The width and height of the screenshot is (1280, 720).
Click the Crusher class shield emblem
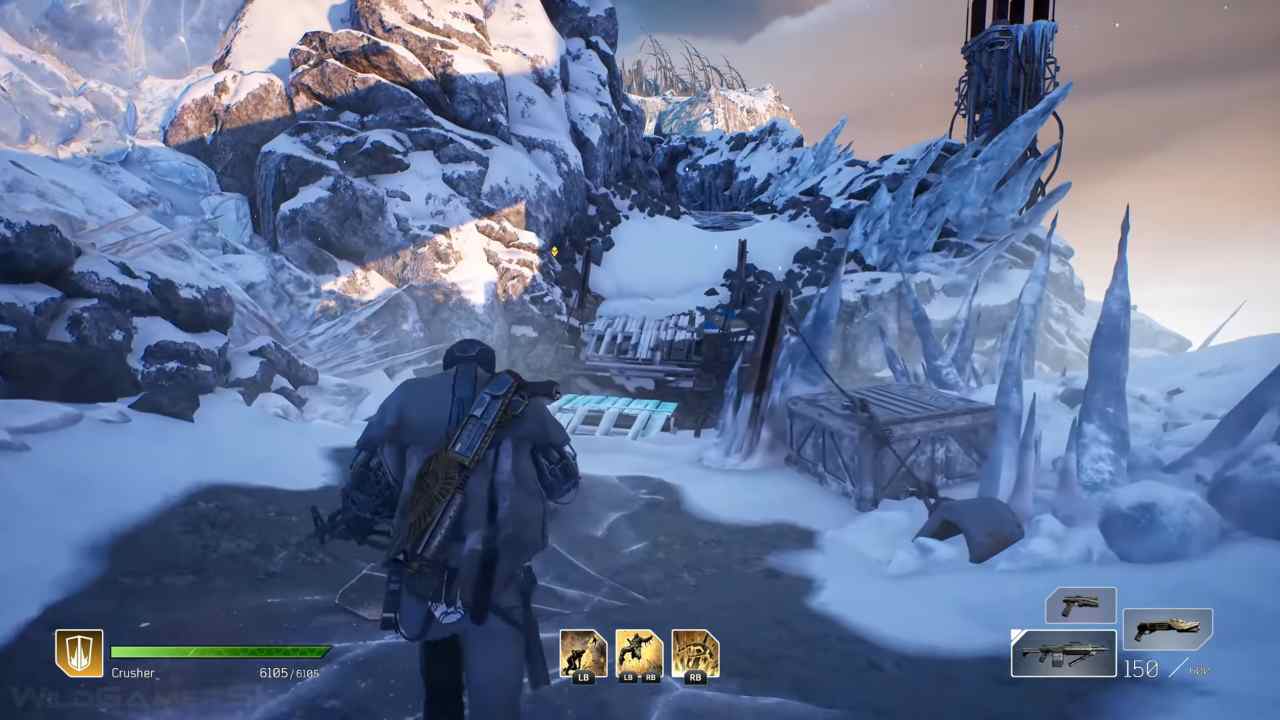[x=79, y=653]
